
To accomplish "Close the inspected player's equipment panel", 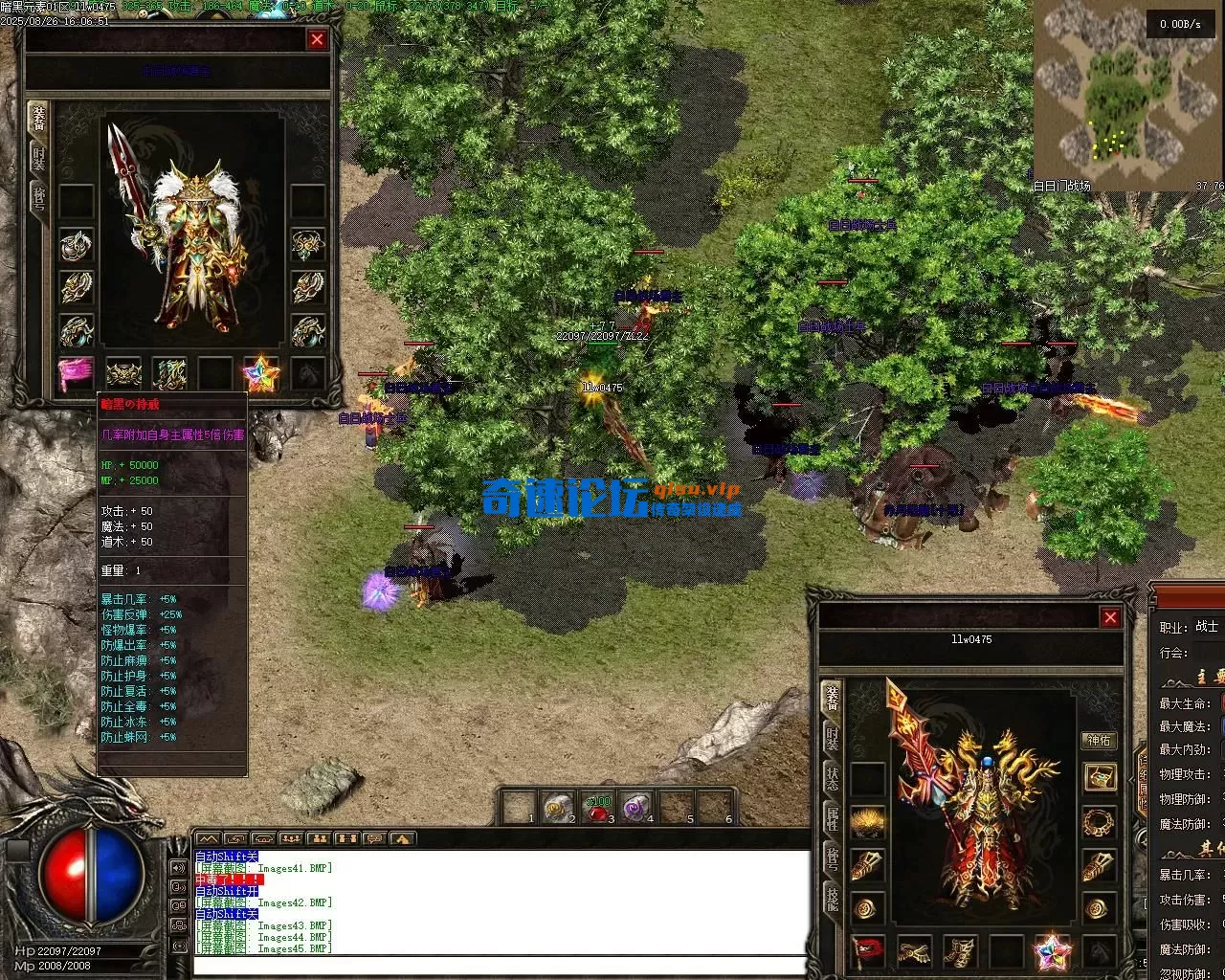I will [x=317, y=39].
